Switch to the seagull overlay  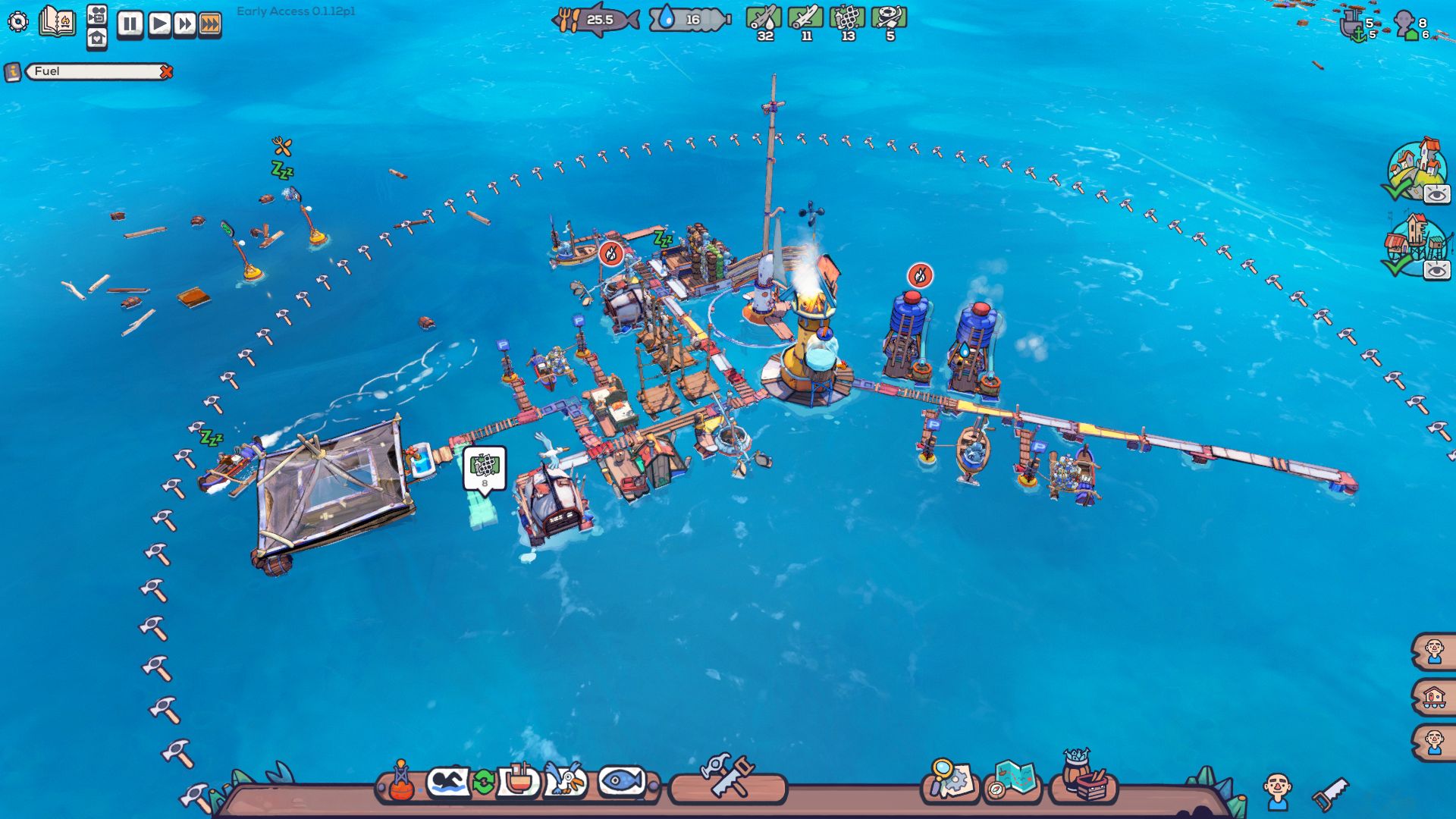click(x=563, y=780)
